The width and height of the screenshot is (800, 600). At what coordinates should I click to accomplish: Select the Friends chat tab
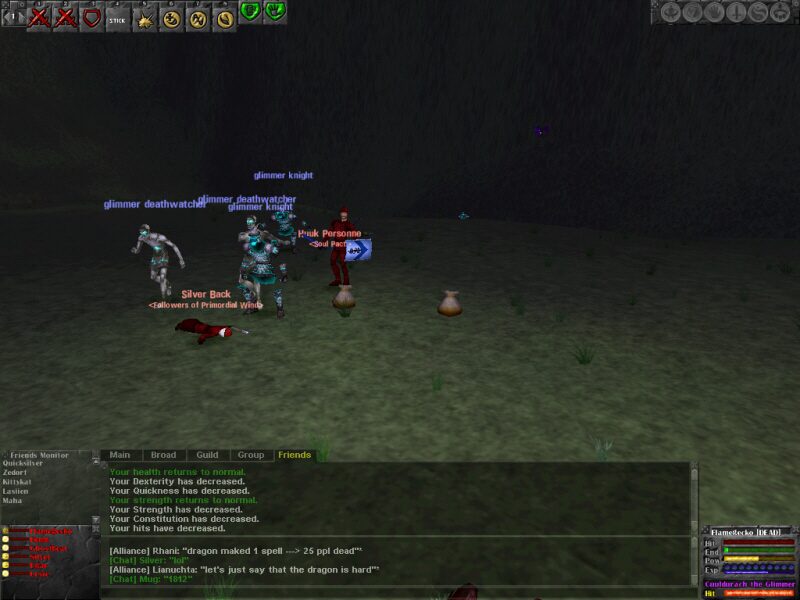[295, 455]
